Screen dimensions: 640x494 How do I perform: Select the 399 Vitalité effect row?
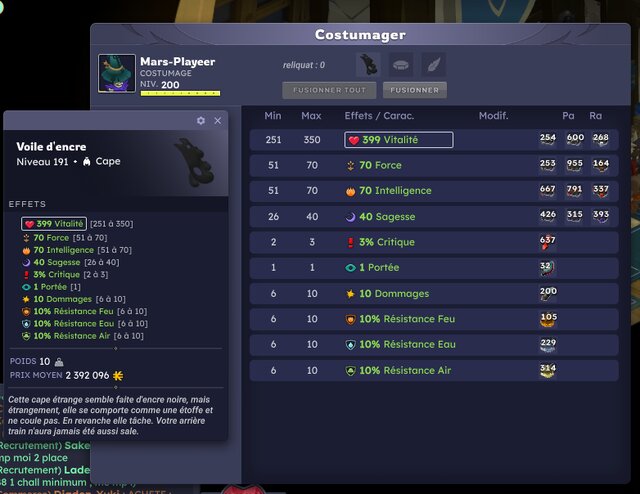pos(398,140)
